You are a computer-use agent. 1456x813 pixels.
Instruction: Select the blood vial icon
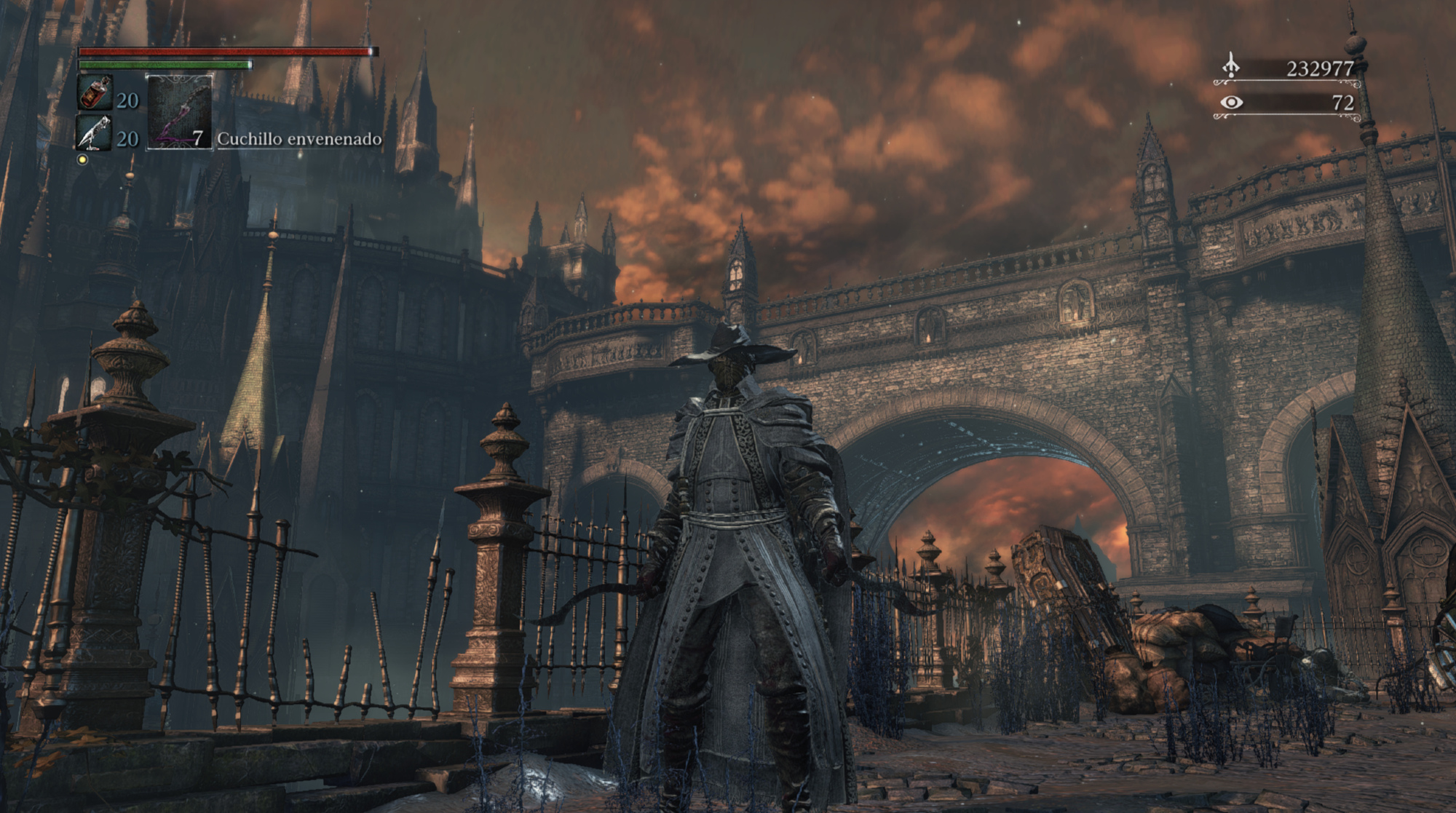[x=95, y=94]
